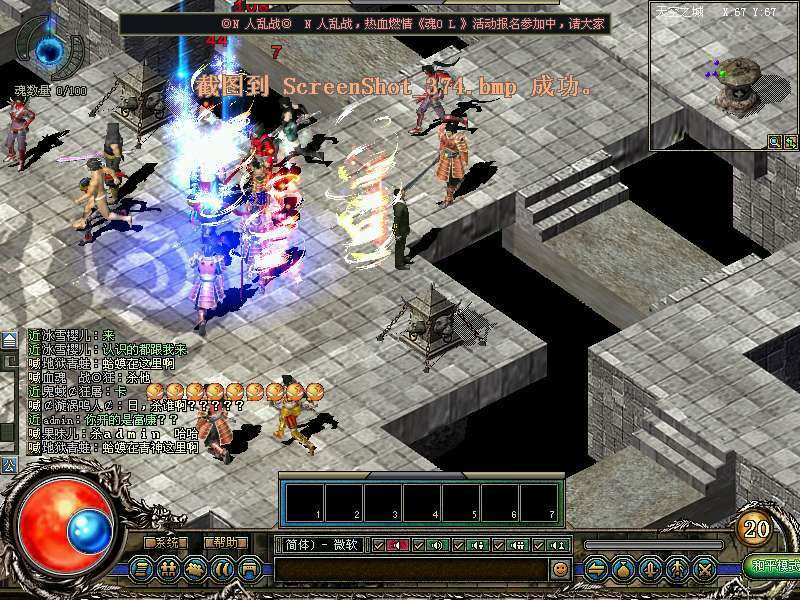Click the three-lines list round button
The width and height of the screenshot is (800, 600).
point(142,568)
